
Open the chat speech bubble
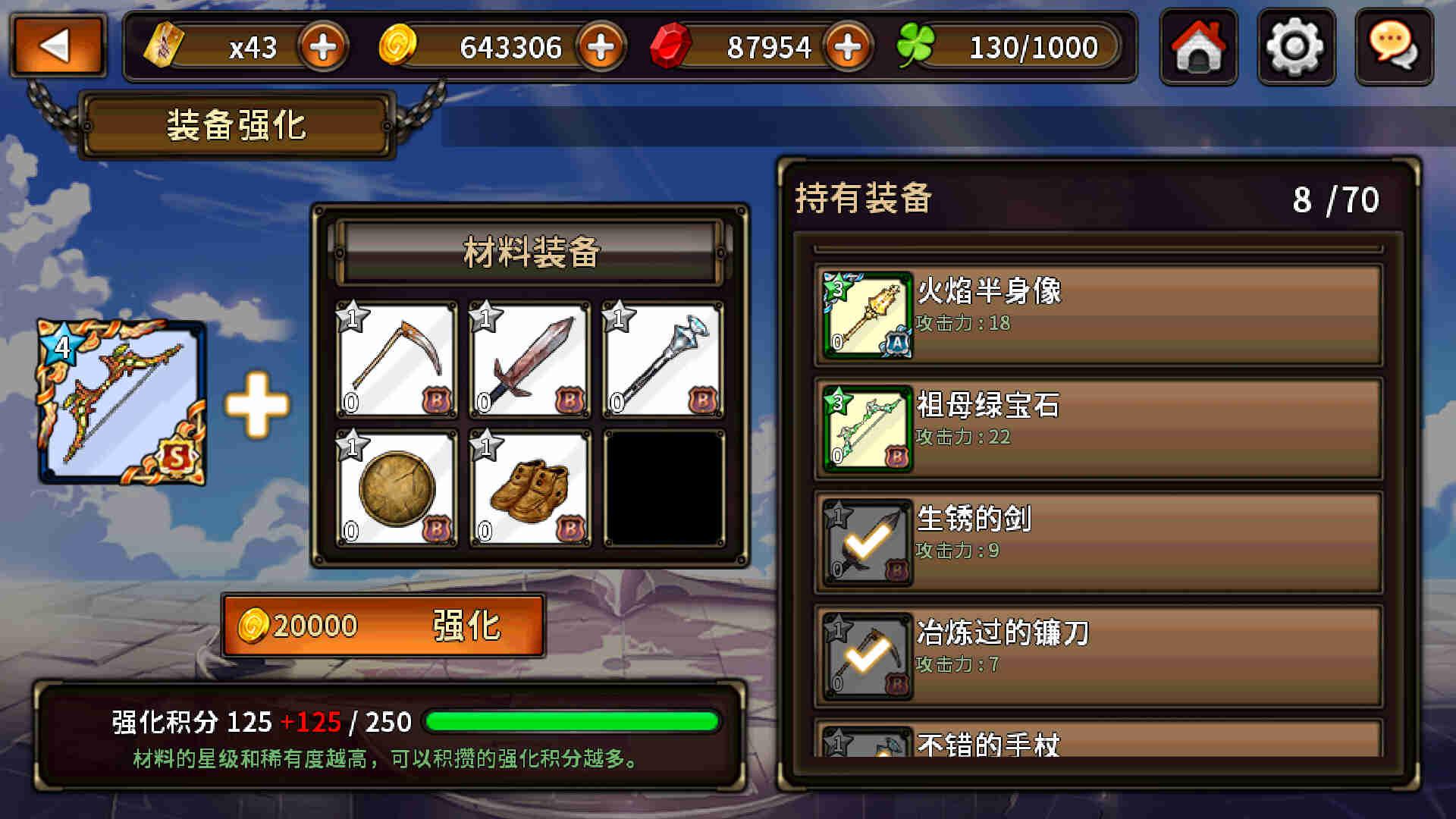click(1393, 47)
